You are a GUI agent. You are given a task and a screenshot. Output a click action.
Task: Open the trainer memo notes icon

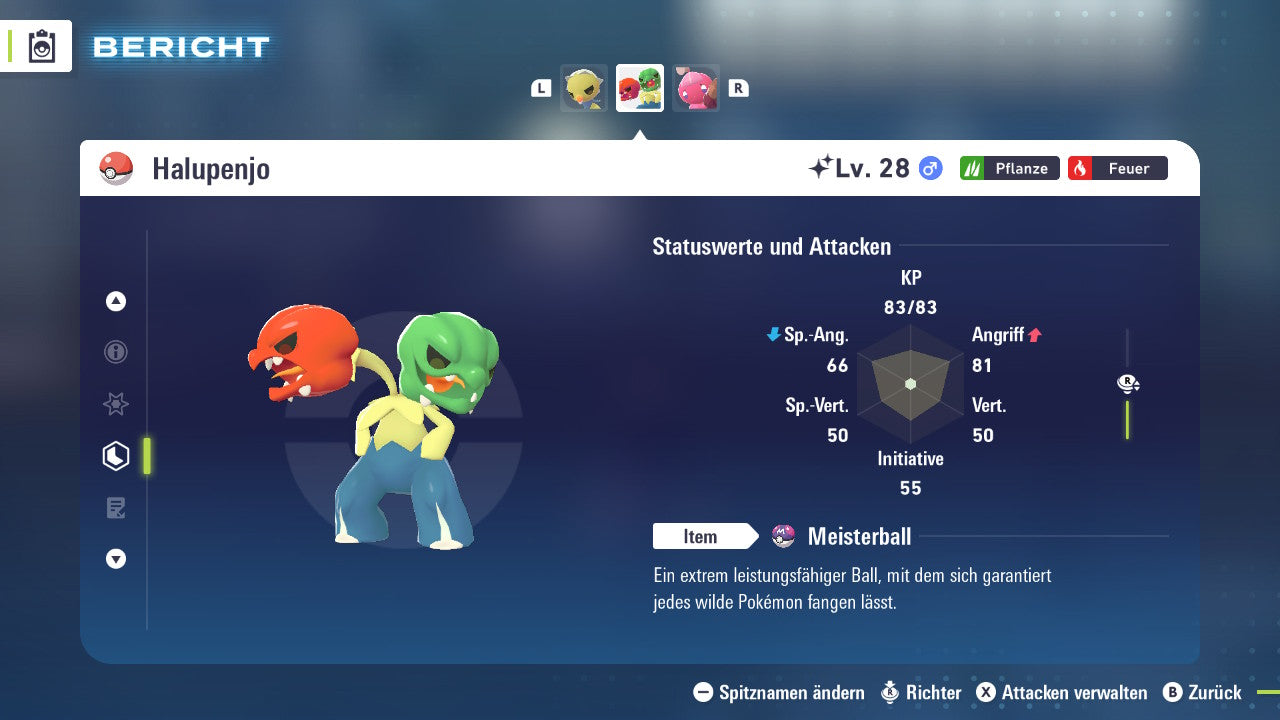coord(115,507)
